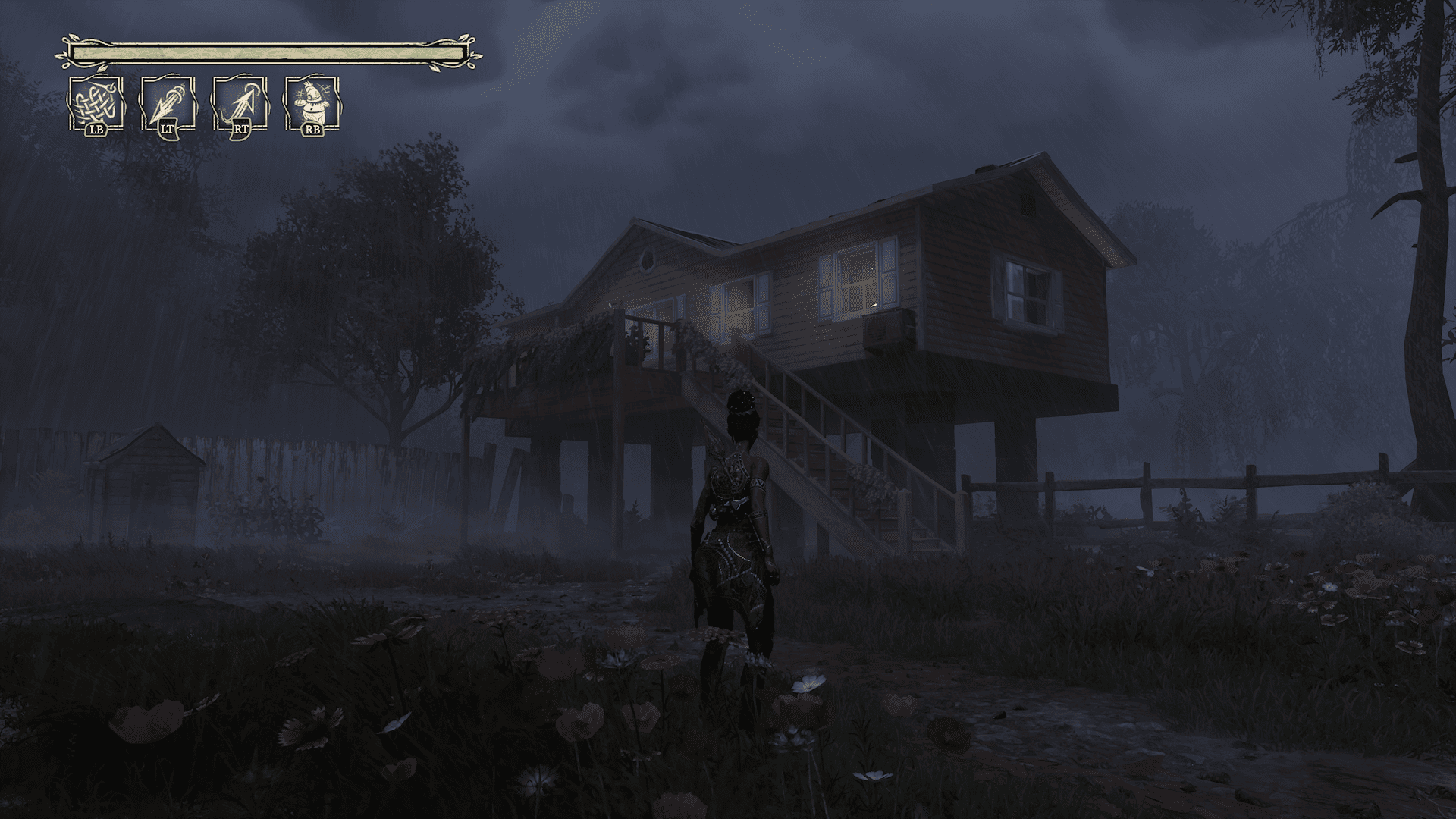The width and height of the screenshot is (1456, 819).
Task: Activate the woven knot weave ability
Action: (x=96, y=103)
